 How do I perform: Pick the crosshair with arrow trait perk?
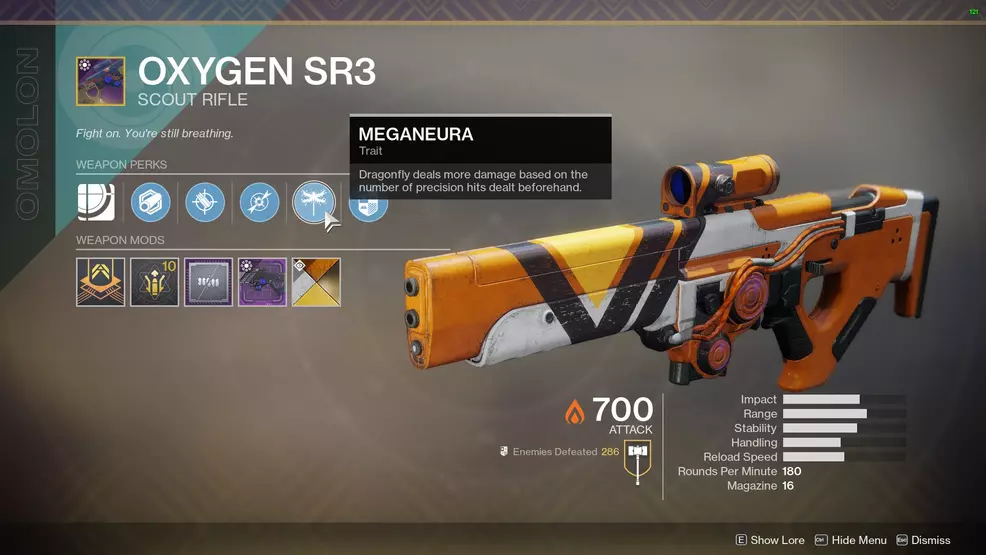point(259,203)
